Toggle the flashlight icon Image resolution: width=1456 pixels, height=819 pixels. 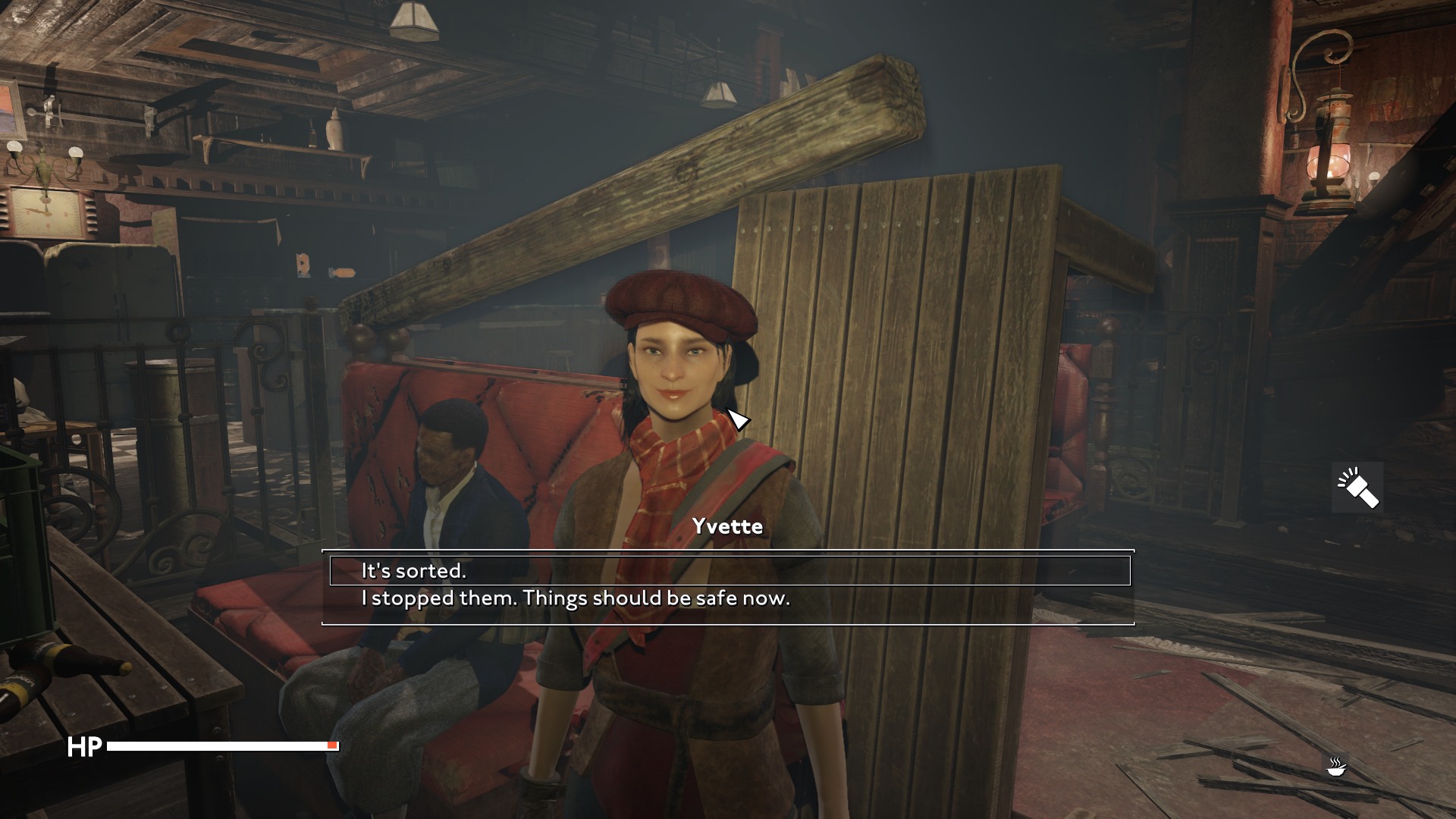[1357, 488]
